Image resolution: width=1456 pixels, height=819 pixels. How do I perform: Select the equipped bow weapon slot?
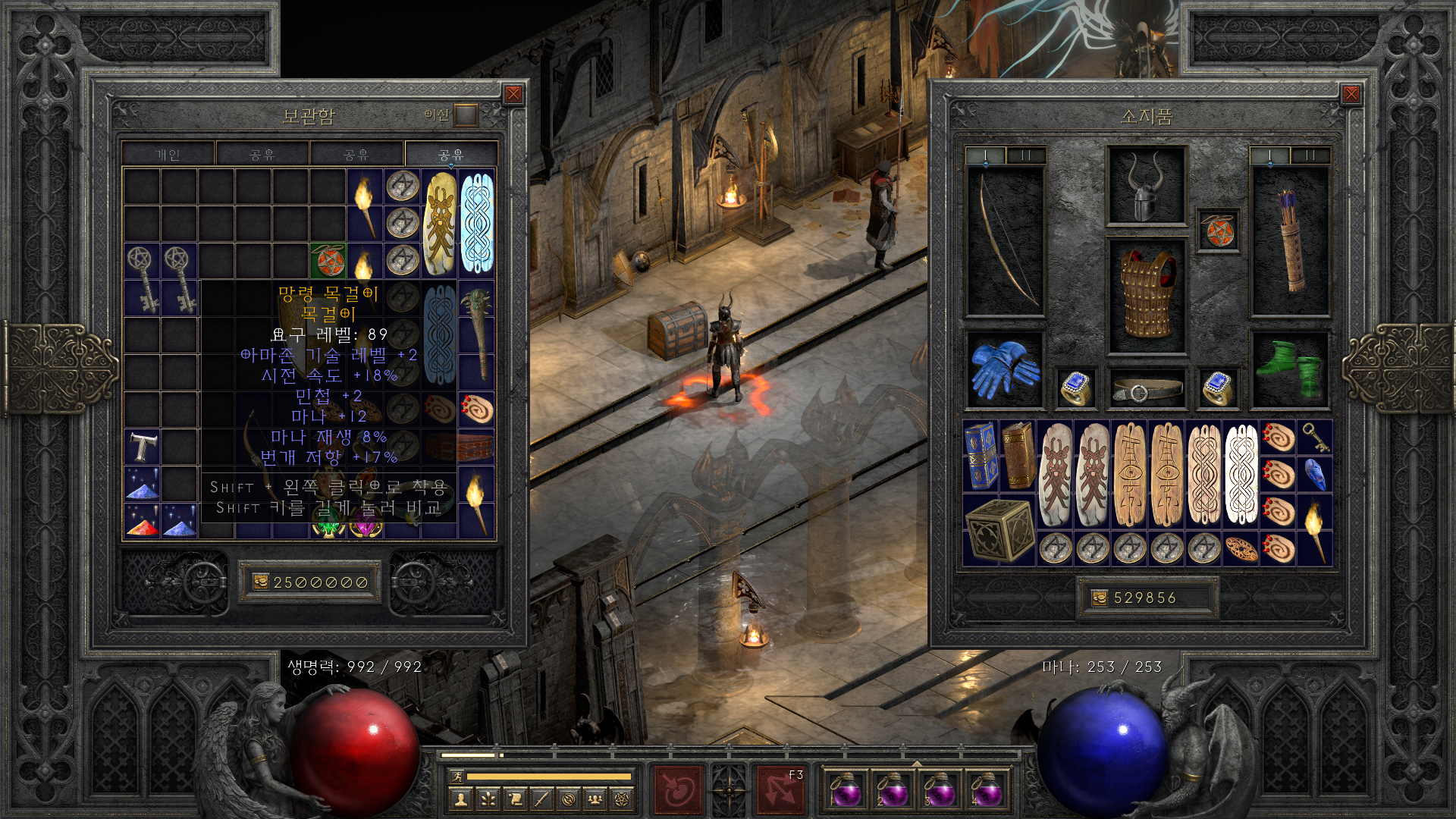(x=1005, y=241)
